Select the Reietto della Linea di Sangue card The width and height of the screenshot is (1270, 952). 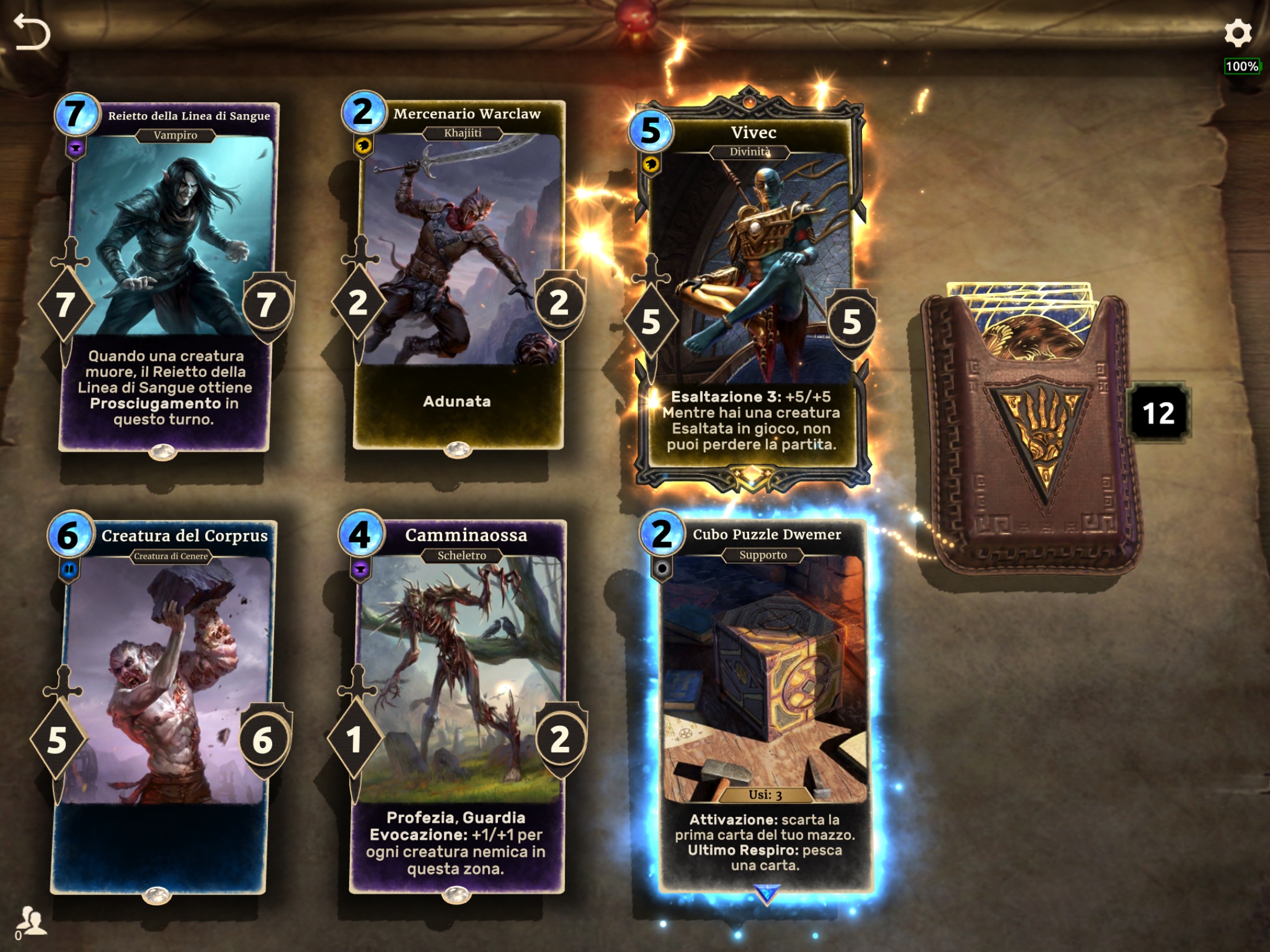tap(168, 276)
